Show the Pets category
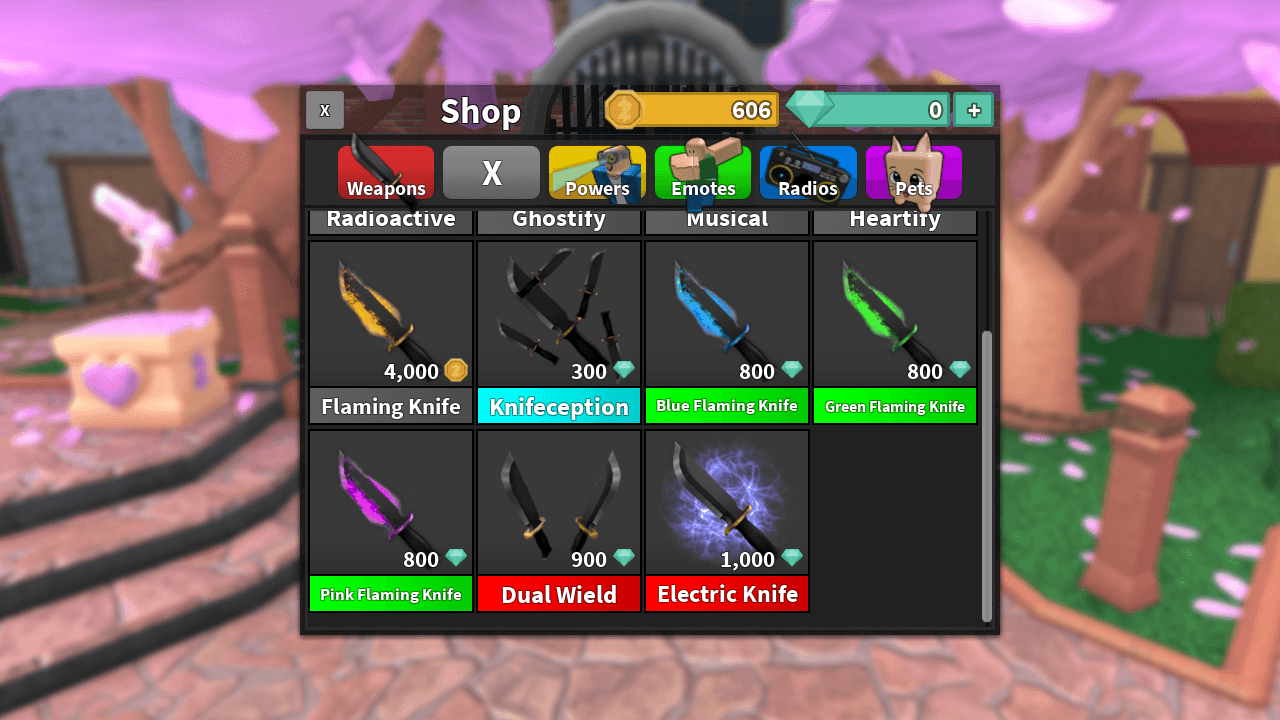Viewport: 1280px width, 720px height. pos(913,173)
